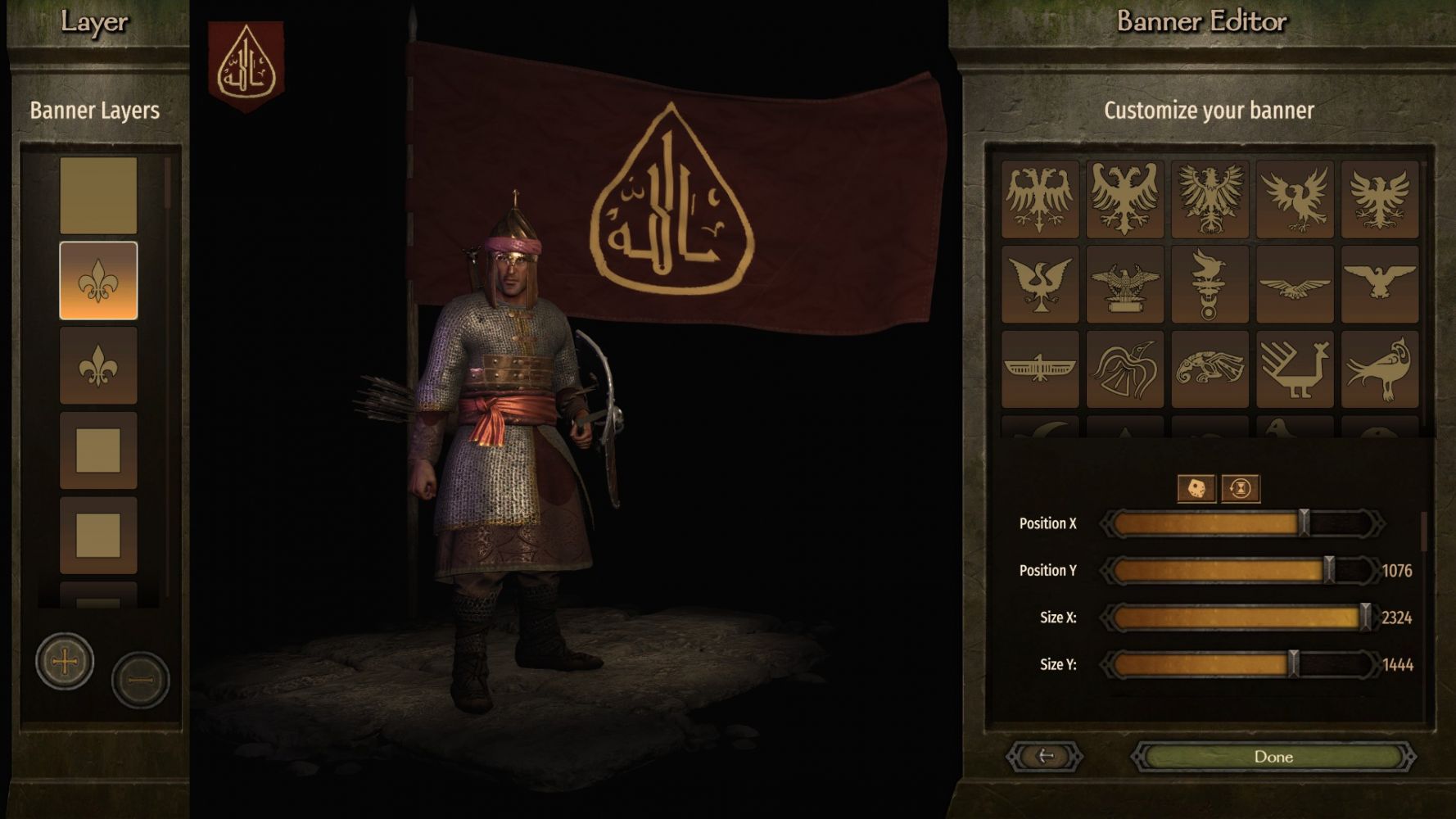This screenshot has width=1456, height=819.
Task: Choose the Roman eagle on pedestal emblem
Action: point(1125,284)
